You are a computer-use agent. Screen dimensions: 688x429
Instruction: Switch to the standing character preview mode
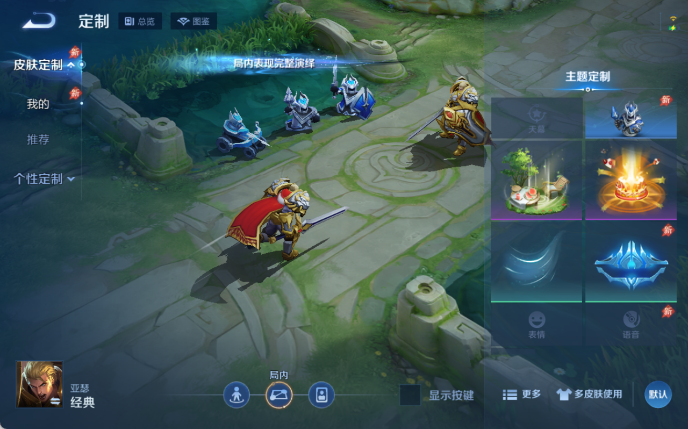tap(236, 394)
